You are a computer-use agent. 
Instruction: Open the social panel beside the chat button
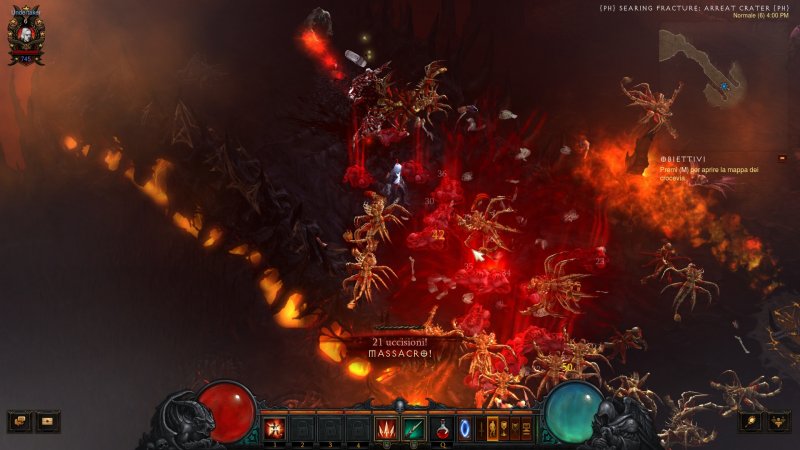(48, 421)
